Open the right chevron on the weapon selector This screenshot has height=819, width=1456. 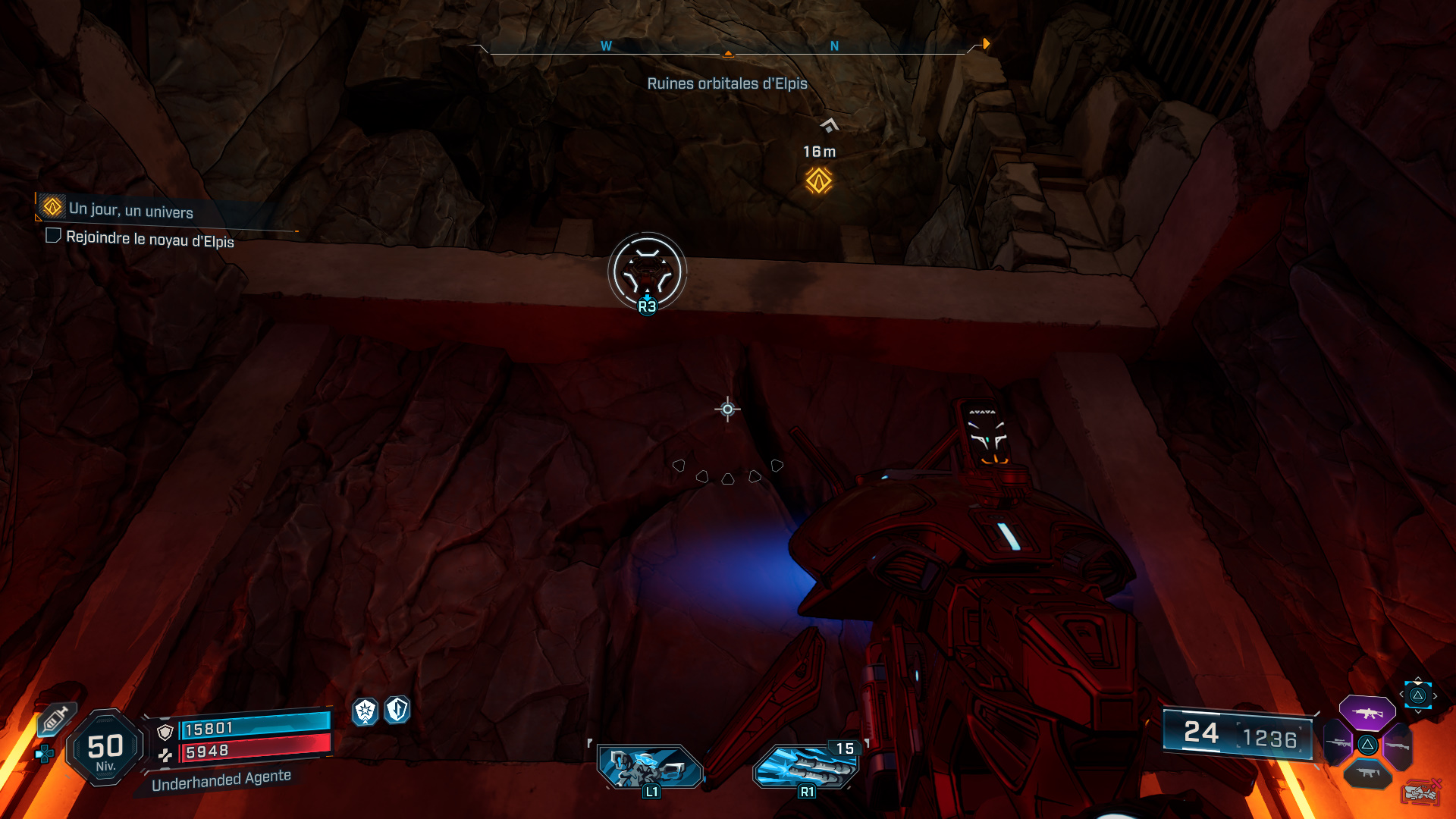pyautogui.click(x=1436, y=696)
